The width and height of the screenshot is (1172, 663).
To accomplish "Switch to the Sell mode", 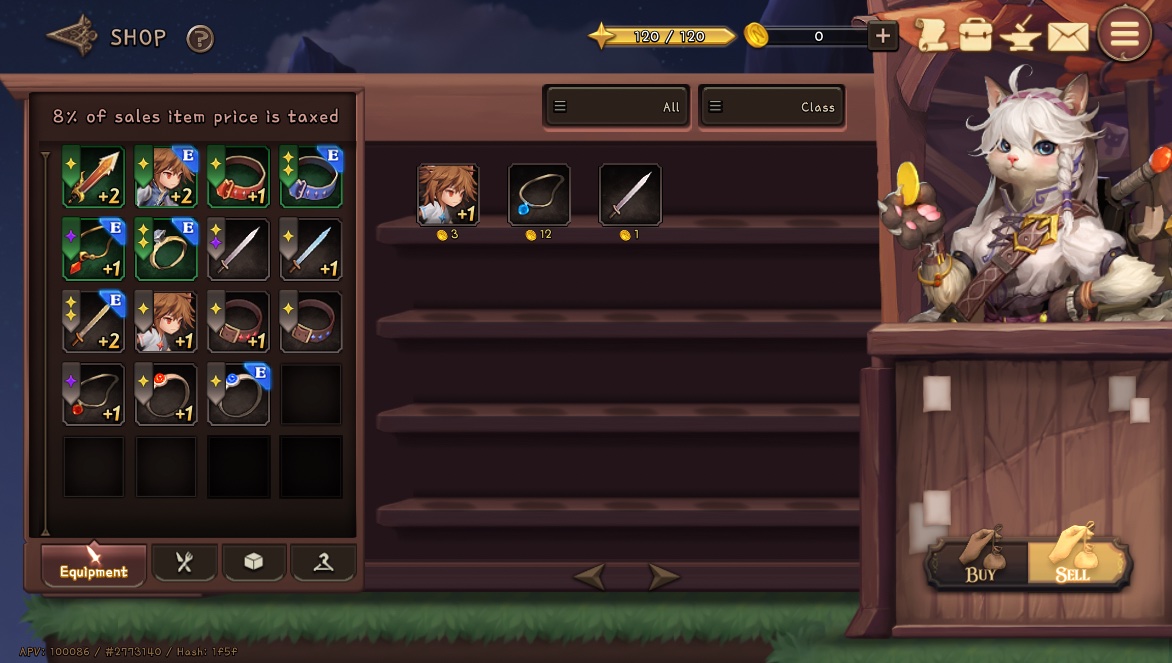I will click(1077, 562).
